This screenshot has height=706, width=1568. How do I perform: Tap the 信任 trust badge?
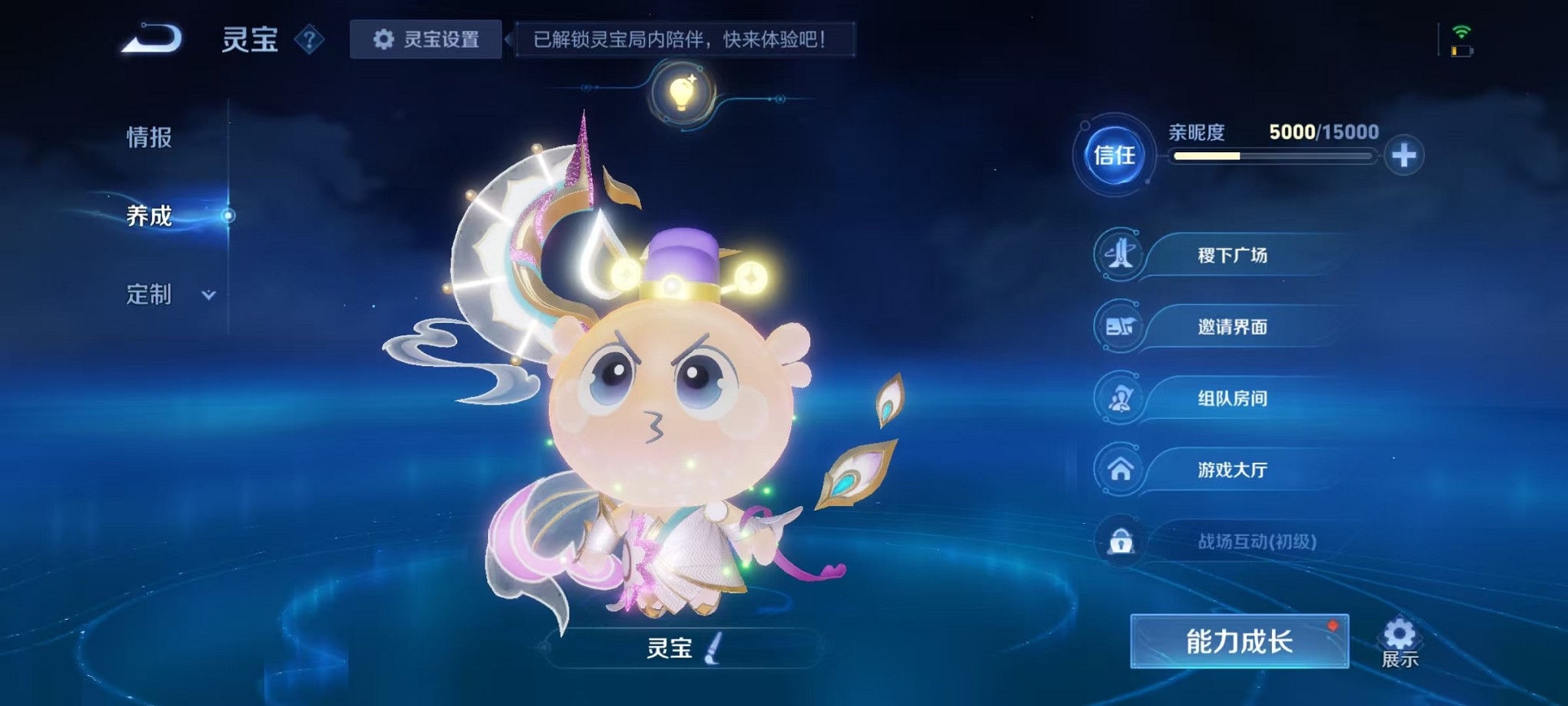tap(1113, 155)
